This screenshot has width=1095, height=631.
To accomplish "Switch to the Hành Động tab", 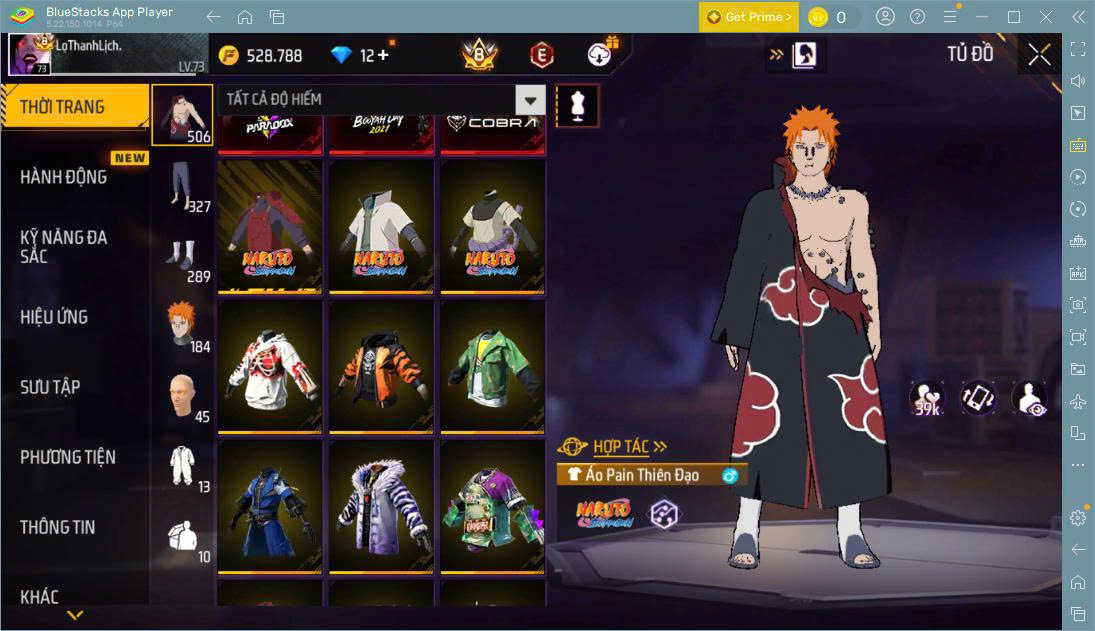I will pyautogui.click(x=63, y=177).
